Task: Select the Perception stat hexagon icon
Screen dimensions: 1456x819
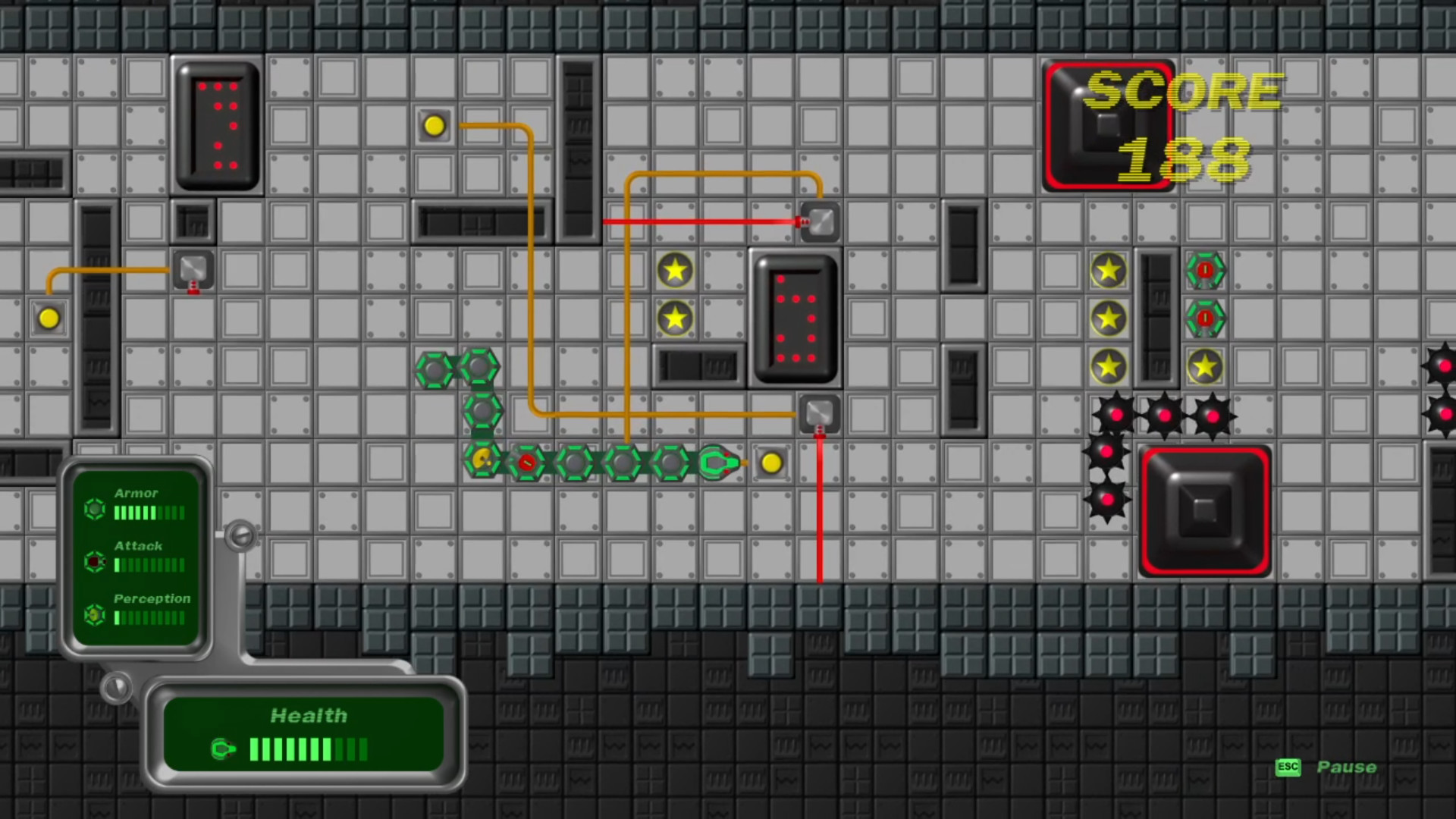Action: point(94,616)
